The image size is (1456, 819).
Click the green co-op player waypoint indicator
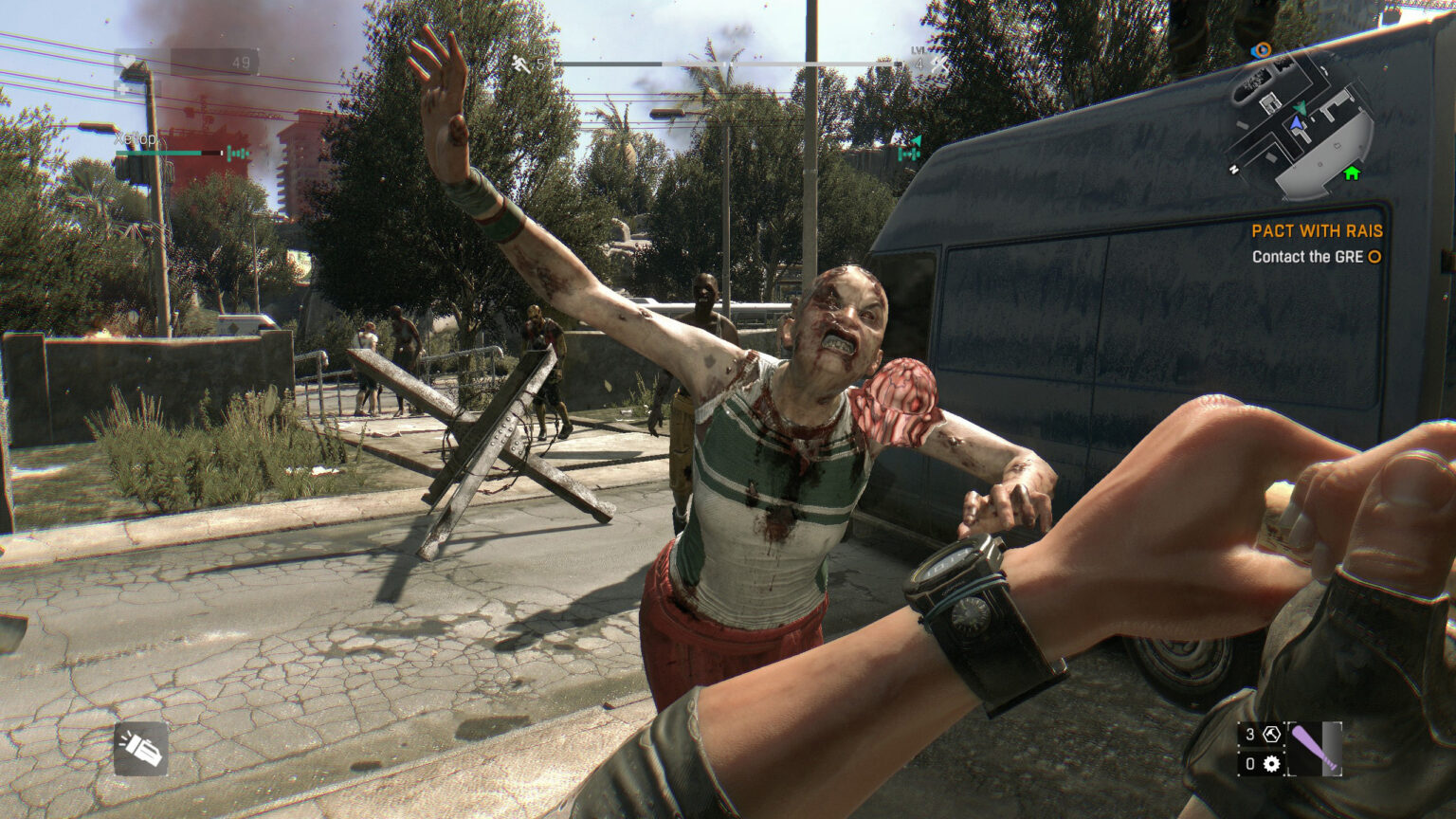point(910,148)
